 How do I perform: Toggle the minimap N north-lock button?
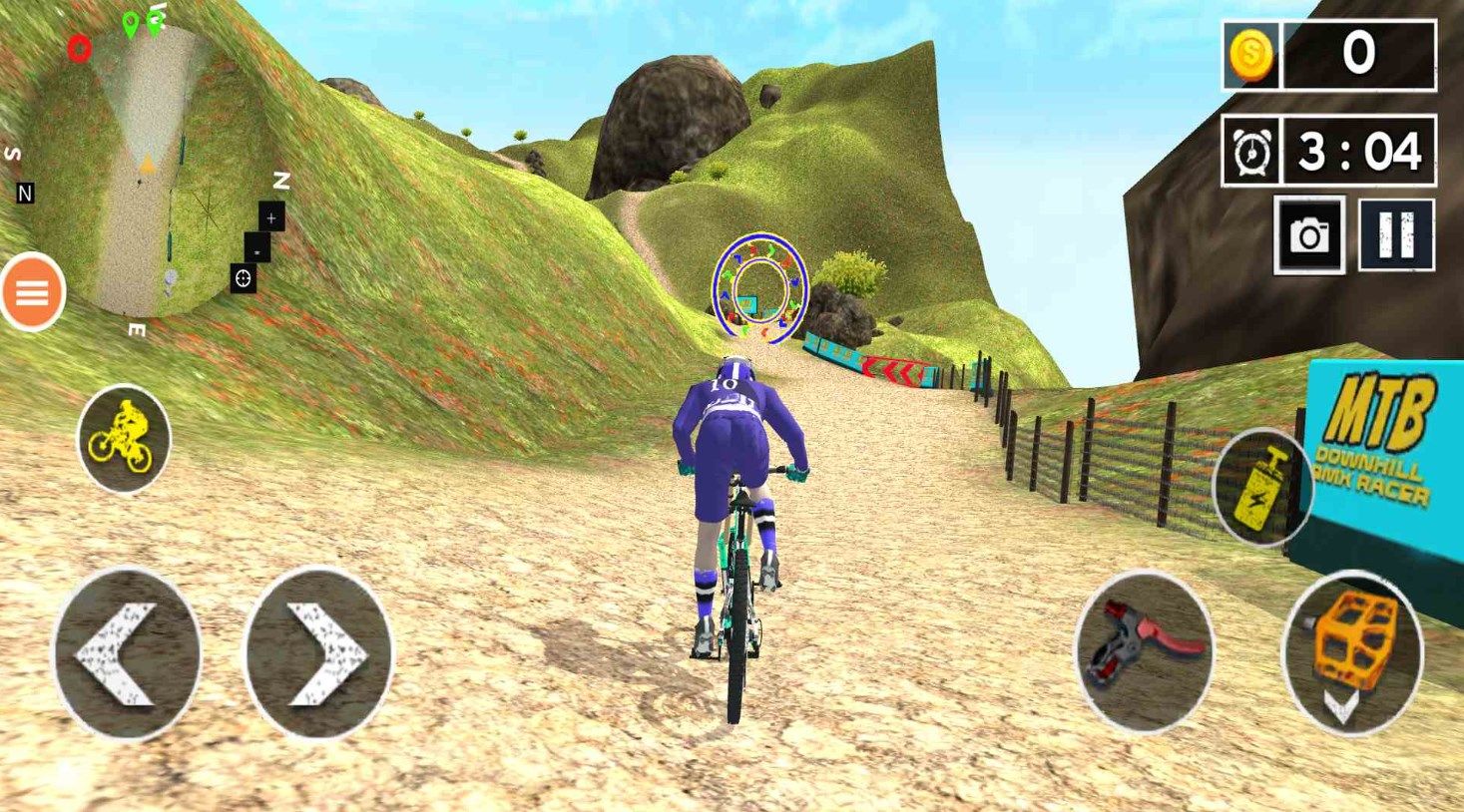(x=25, y=194)
